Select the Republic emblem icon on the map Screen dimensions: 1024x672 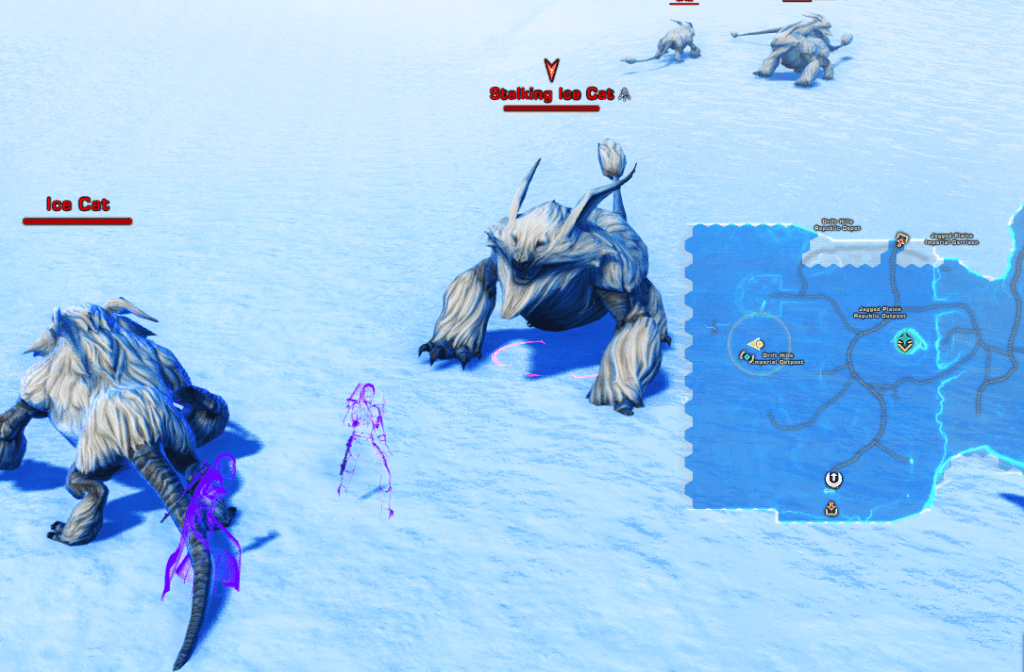coord(832,480)
